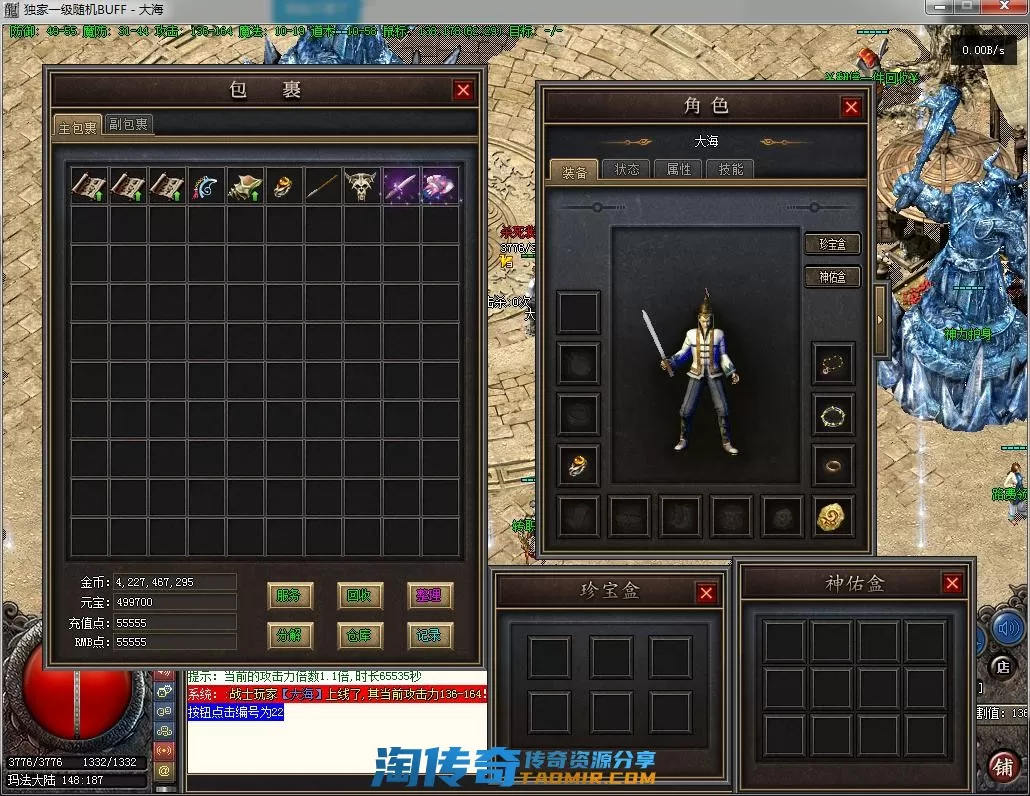Close the 角色 character window
Screen dimensions: 1030x796
[851, 107]
